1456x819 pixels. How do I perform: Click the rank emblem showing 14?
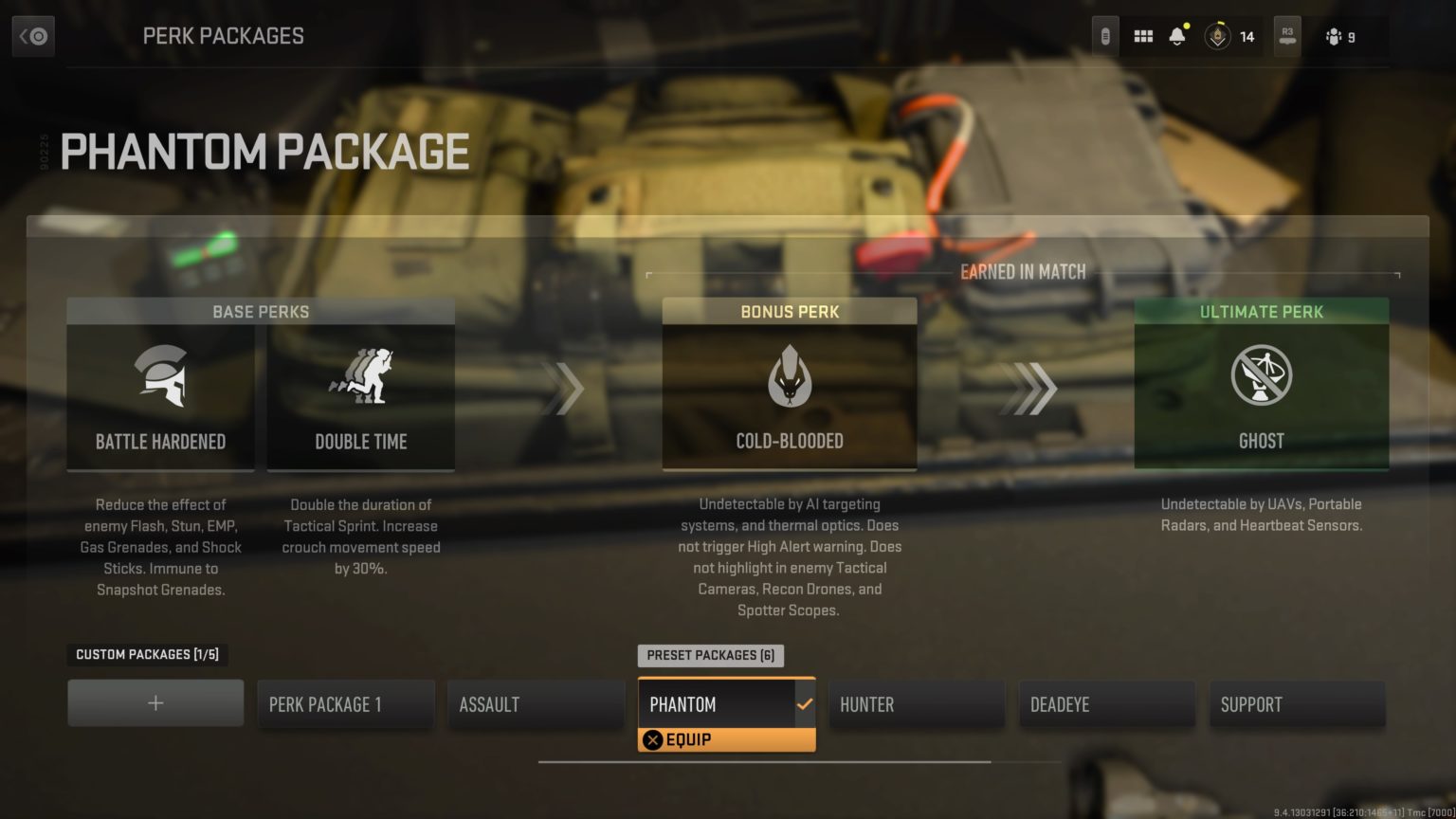pyautogui.click(x=1218, y=37)
